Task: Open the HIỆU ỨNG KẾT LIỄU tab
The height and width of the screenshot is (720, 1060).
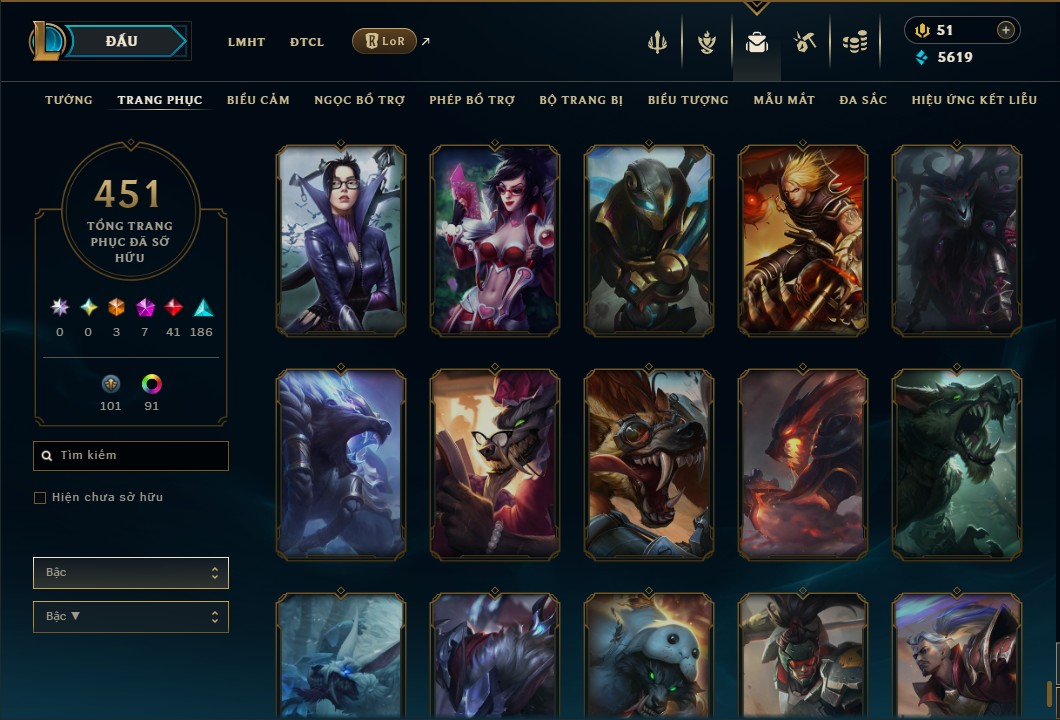Action: click(x=974, y=100)
